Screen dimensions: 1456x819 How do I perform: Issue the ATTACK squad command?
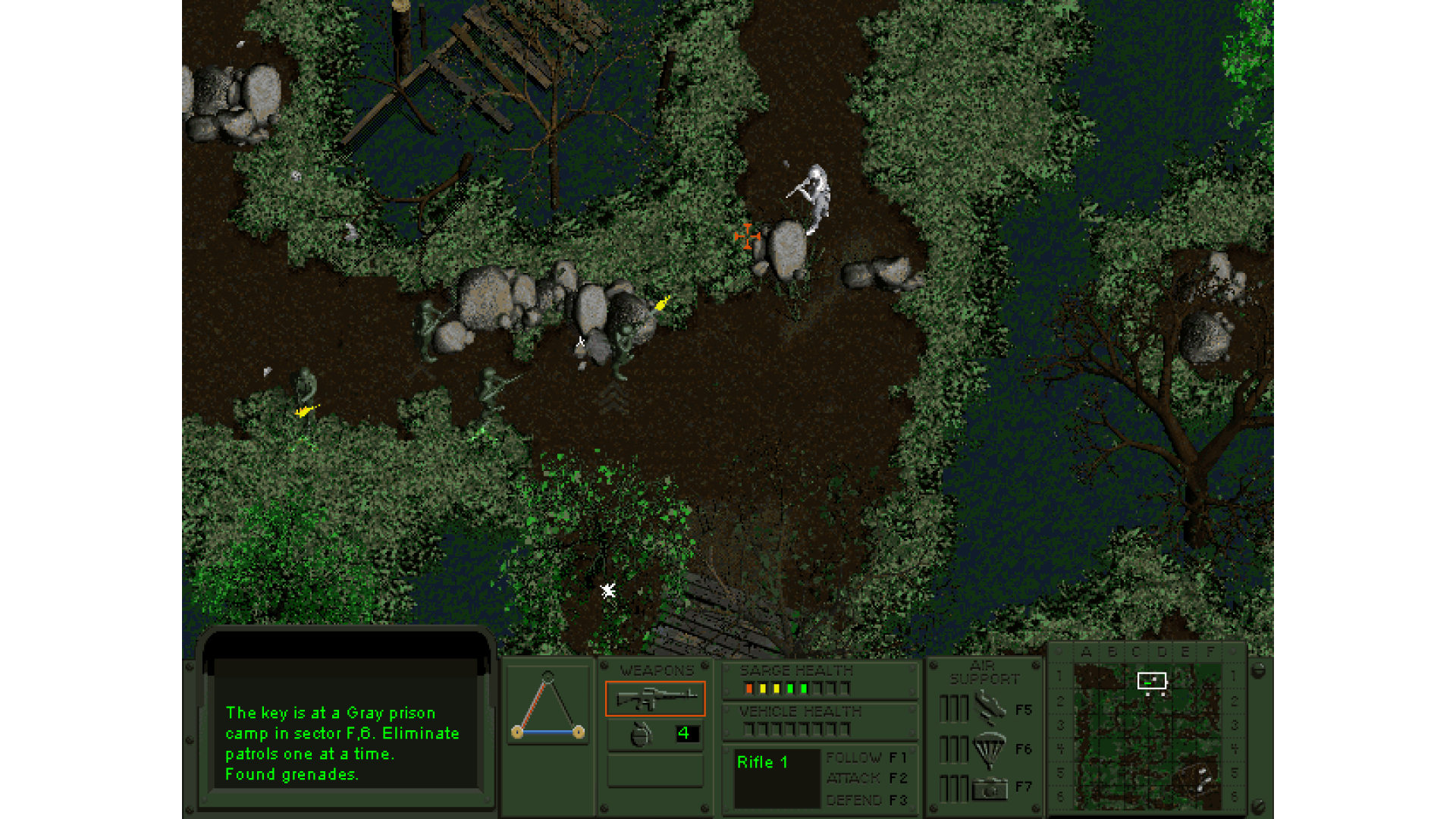(865, 778)
